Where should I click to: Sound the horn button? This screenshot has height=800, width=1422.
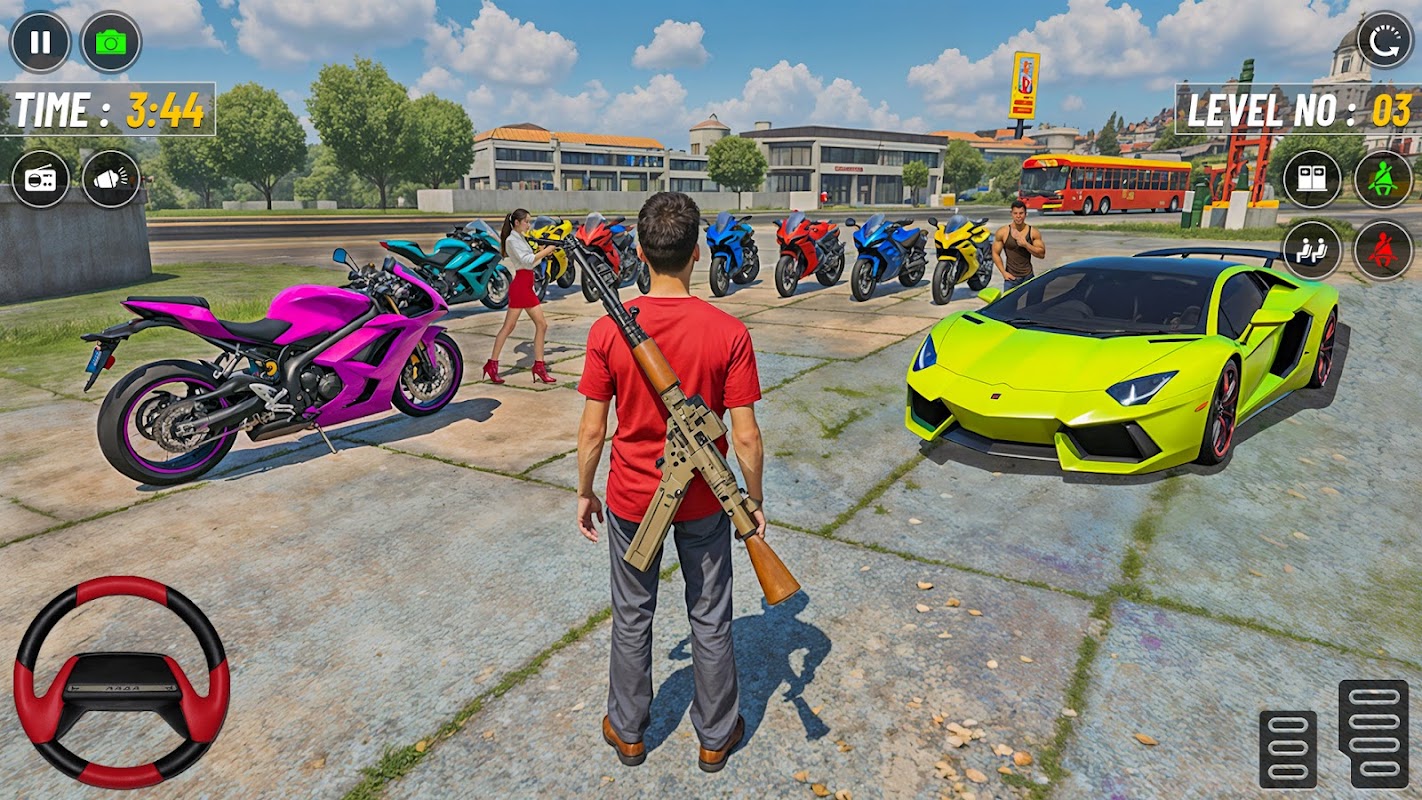[x=111, y=179]
